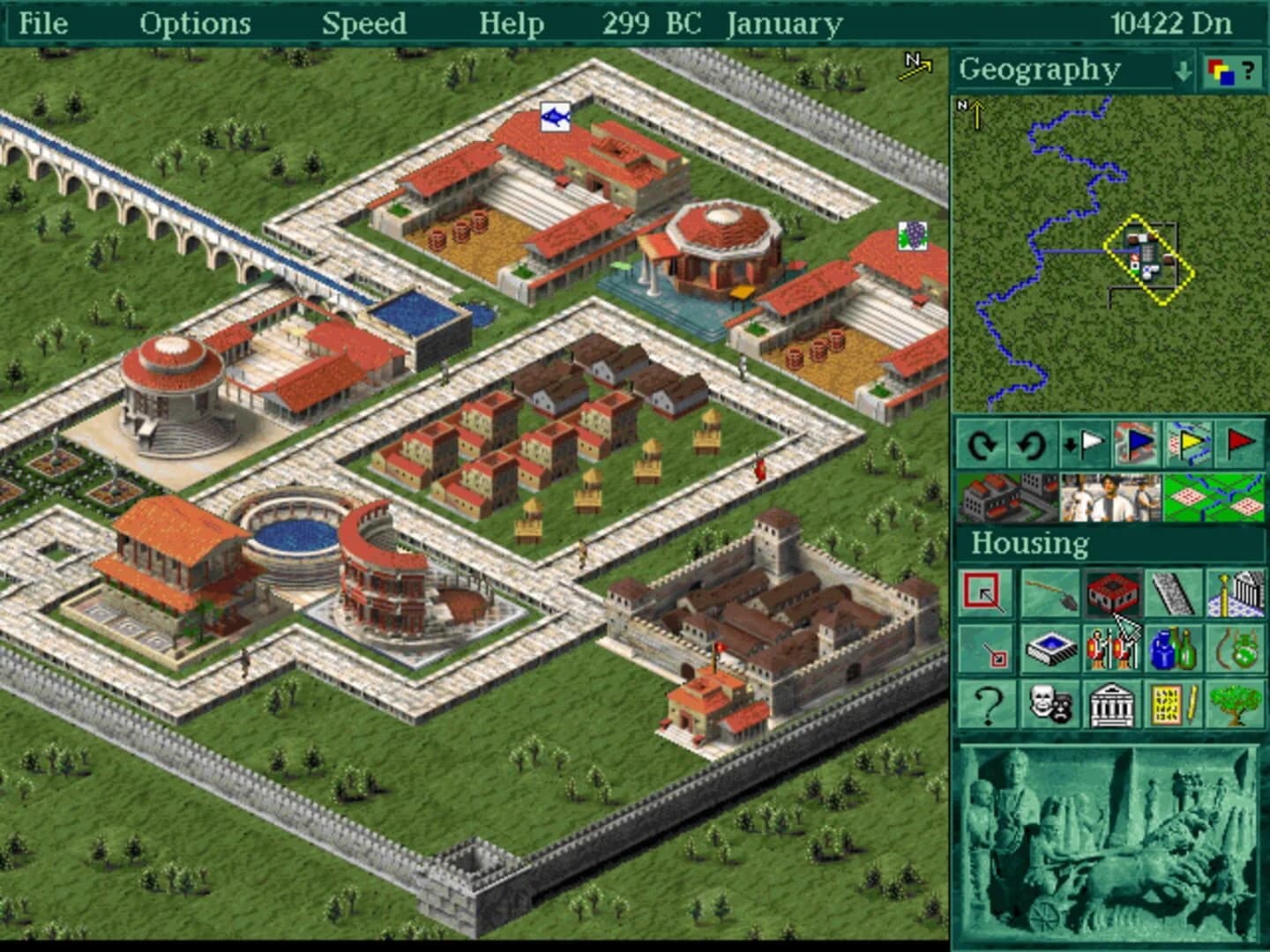Toggle the white flag marker

1084,444
